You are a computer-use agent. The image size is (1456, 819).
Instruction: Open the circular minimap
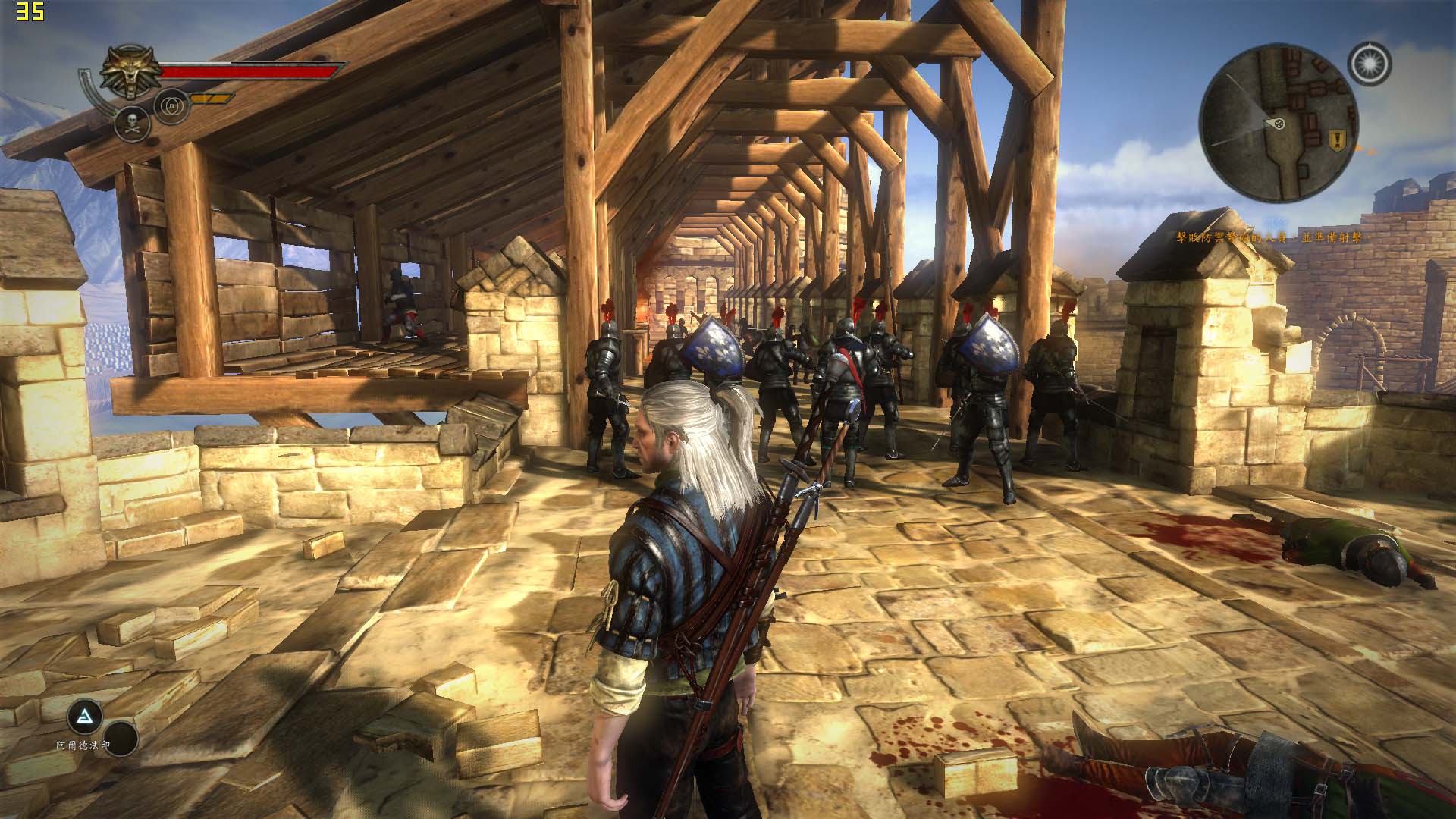[x=1279, y=123]
